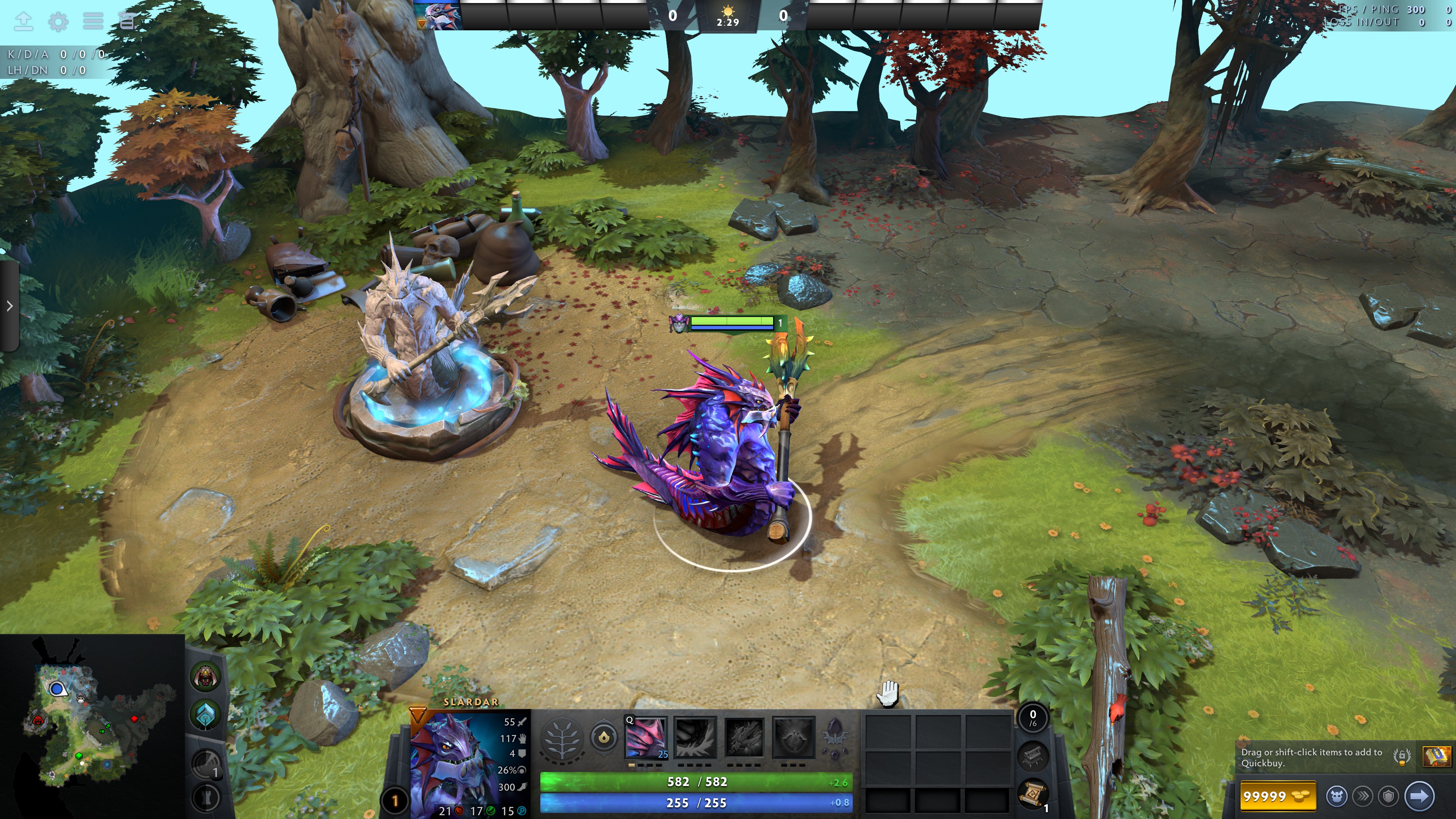This screenshot has width=1456, height=819.
Task: Click the Roshan icon beside the minimap
Action: [206, 676]
